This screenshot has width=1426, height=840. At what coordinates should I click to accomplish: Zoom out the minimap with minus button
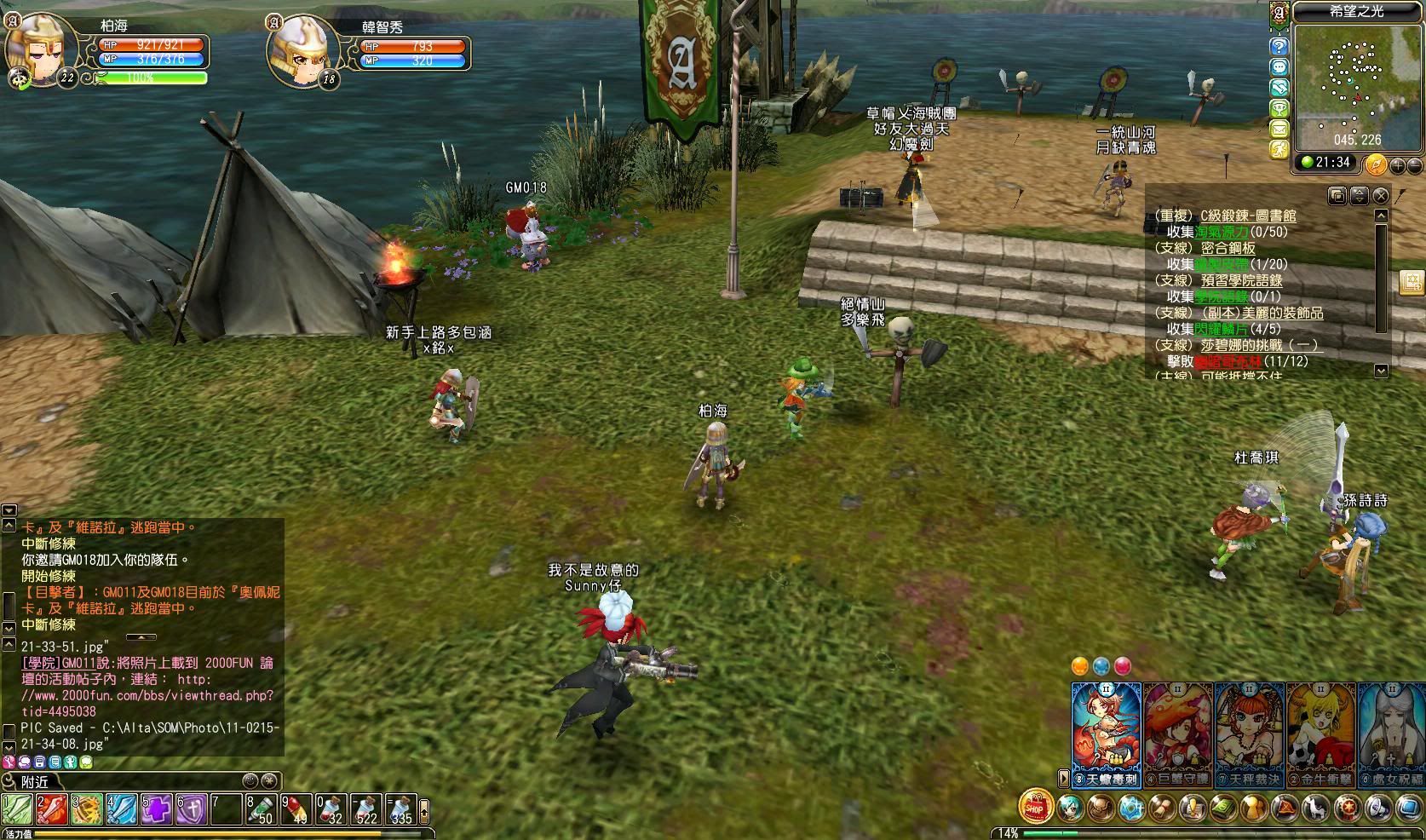1414,164
